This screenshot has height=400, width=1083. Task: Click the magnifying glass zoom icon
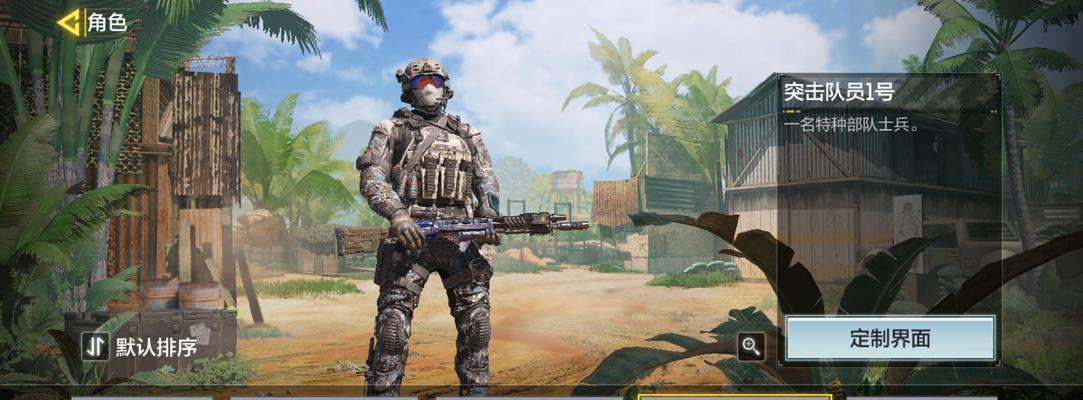(x=751, y=347)
